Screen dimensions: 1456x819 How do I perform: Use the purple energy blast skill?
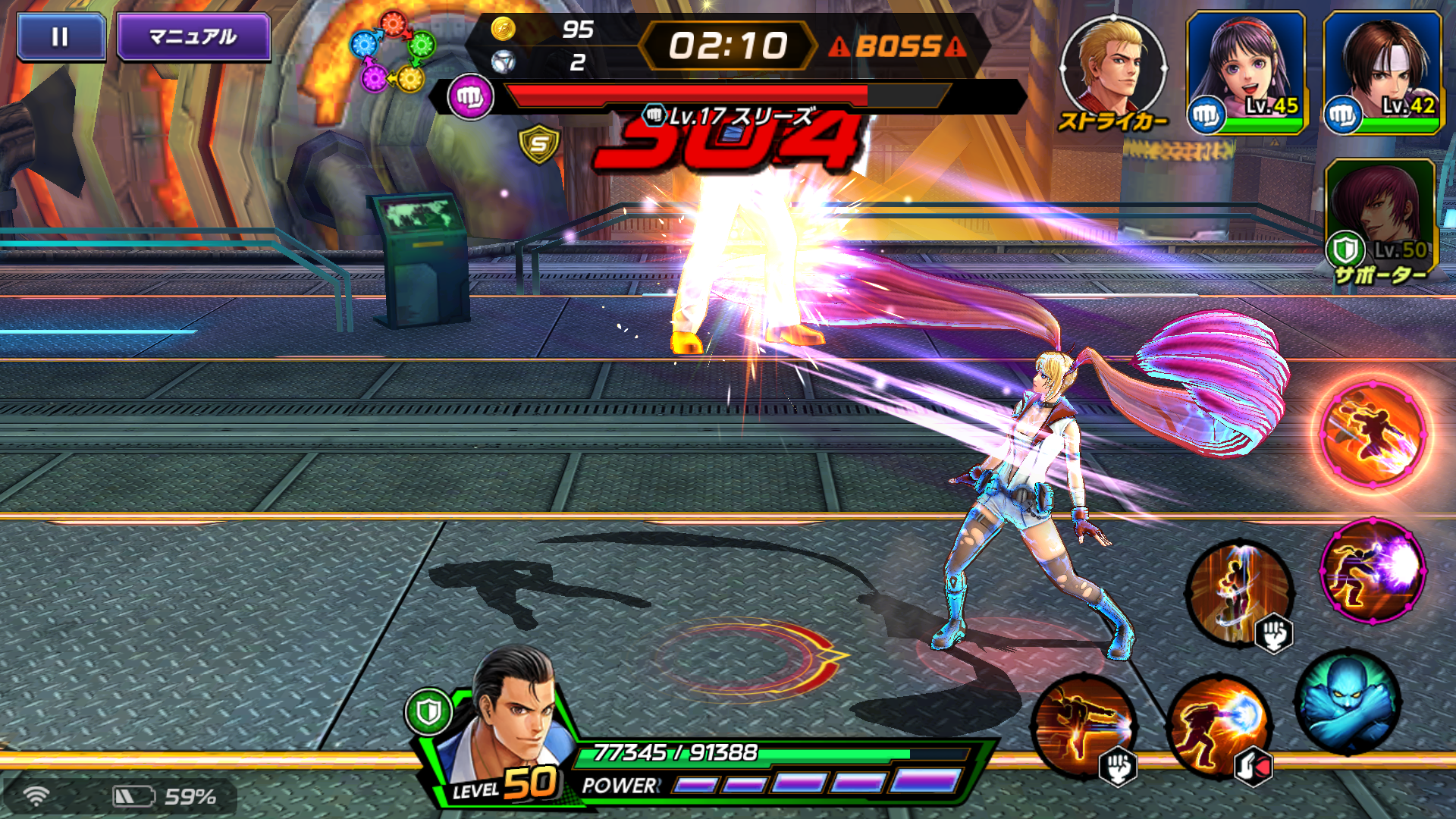(1373, 570)
